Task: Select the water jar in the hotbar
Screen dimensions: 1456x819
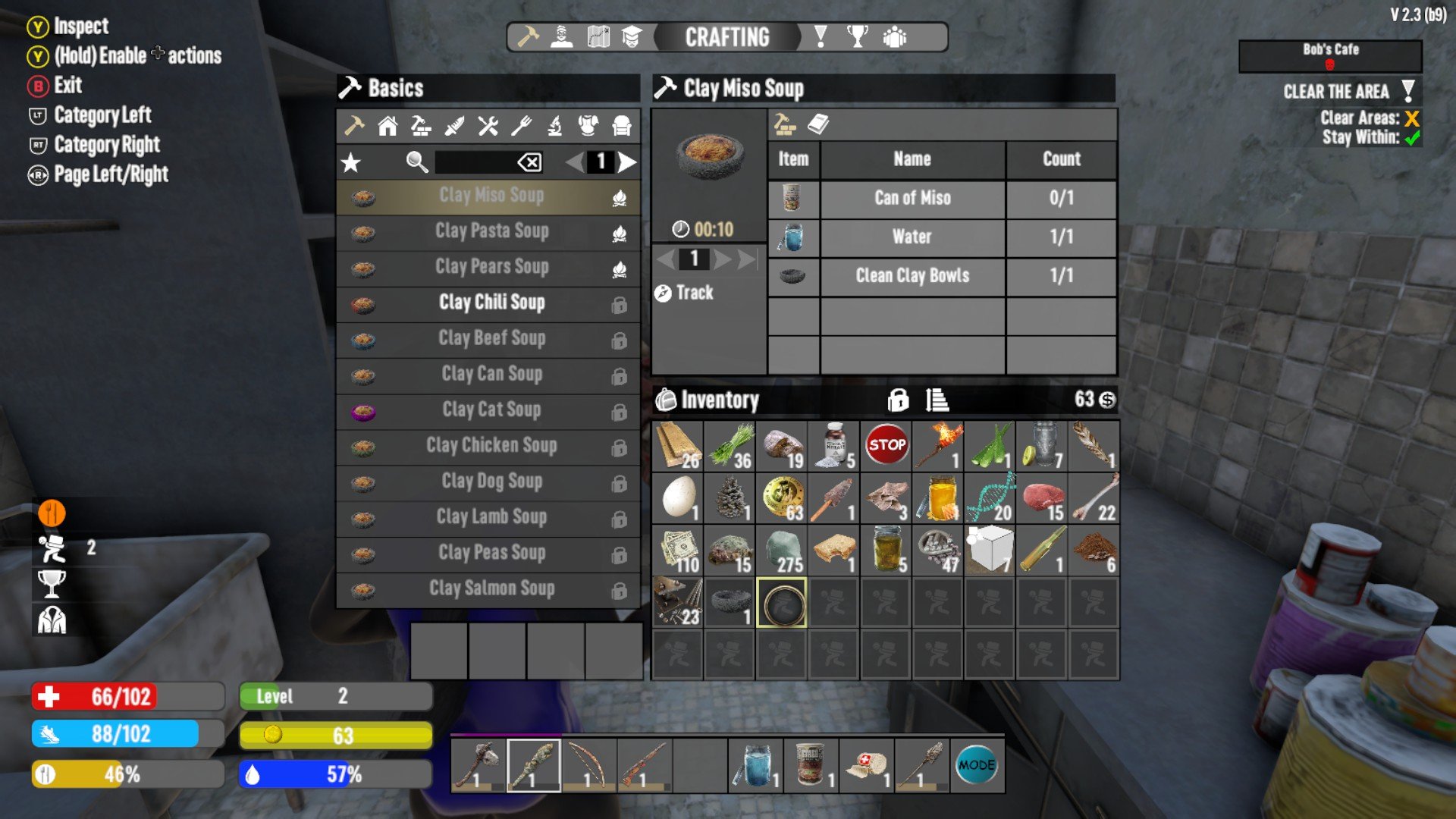Action: 755,766
